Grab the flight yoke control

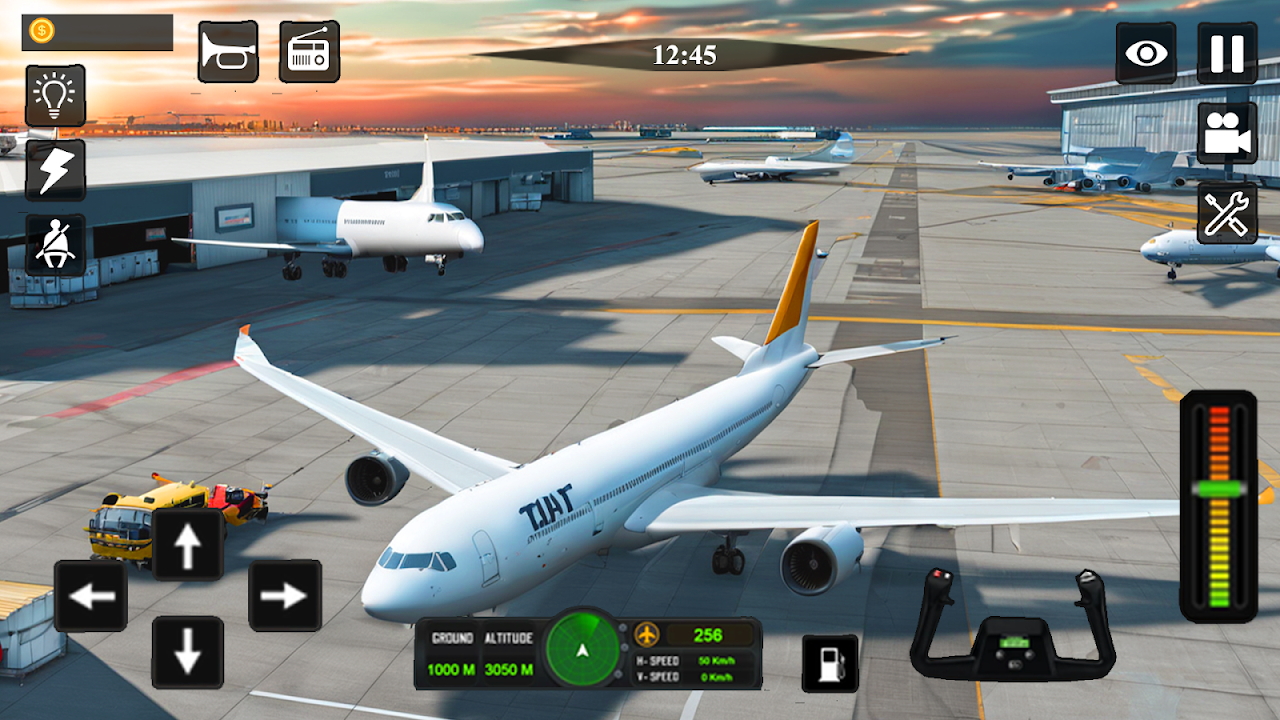[x=1012, y=630]
